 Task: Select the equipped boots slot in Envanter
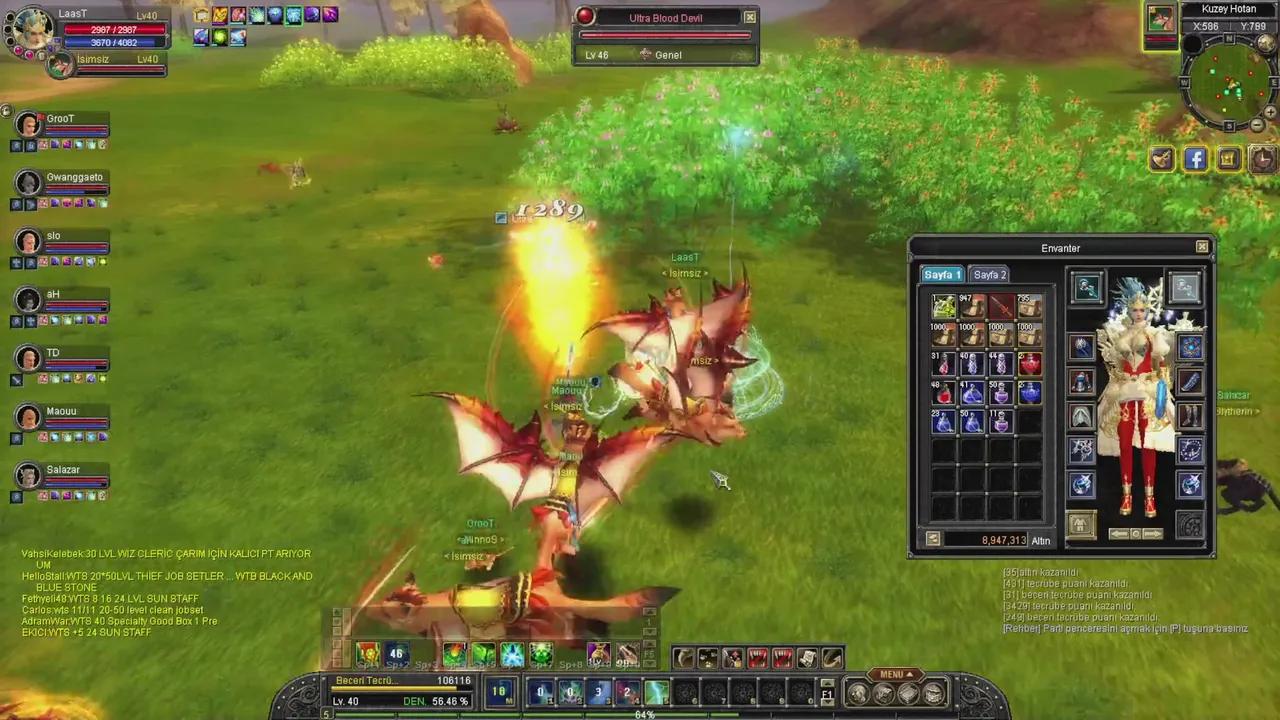coord(1191,412)
